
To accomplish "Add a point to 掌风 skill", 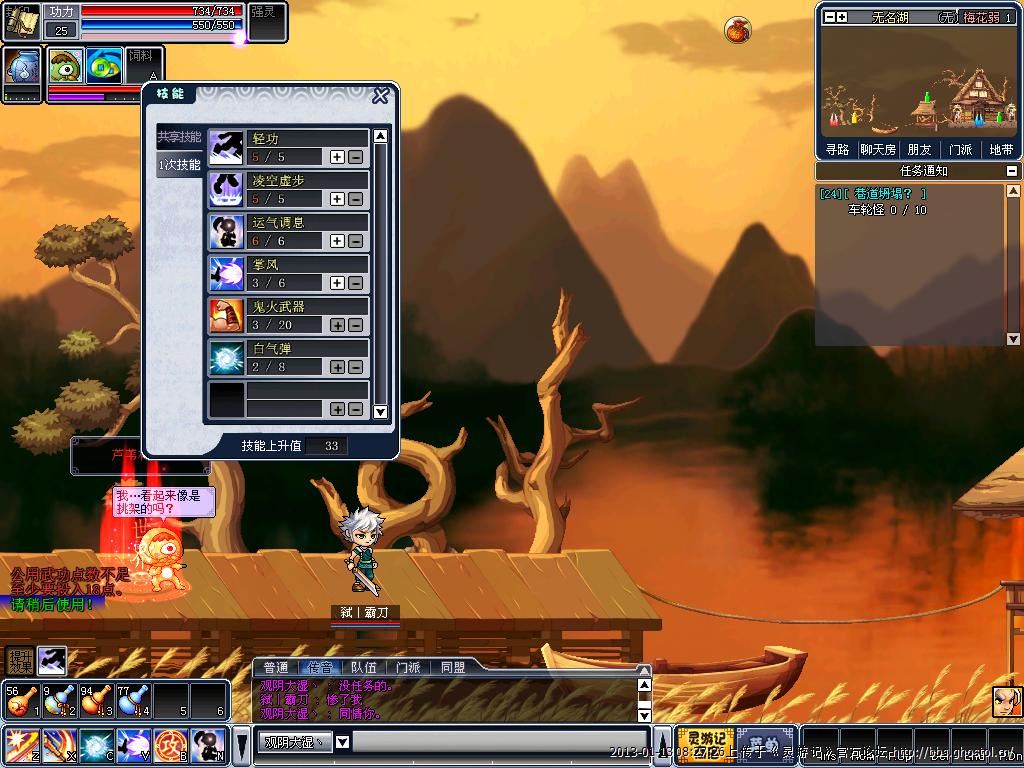I will [x=337, y=283].
